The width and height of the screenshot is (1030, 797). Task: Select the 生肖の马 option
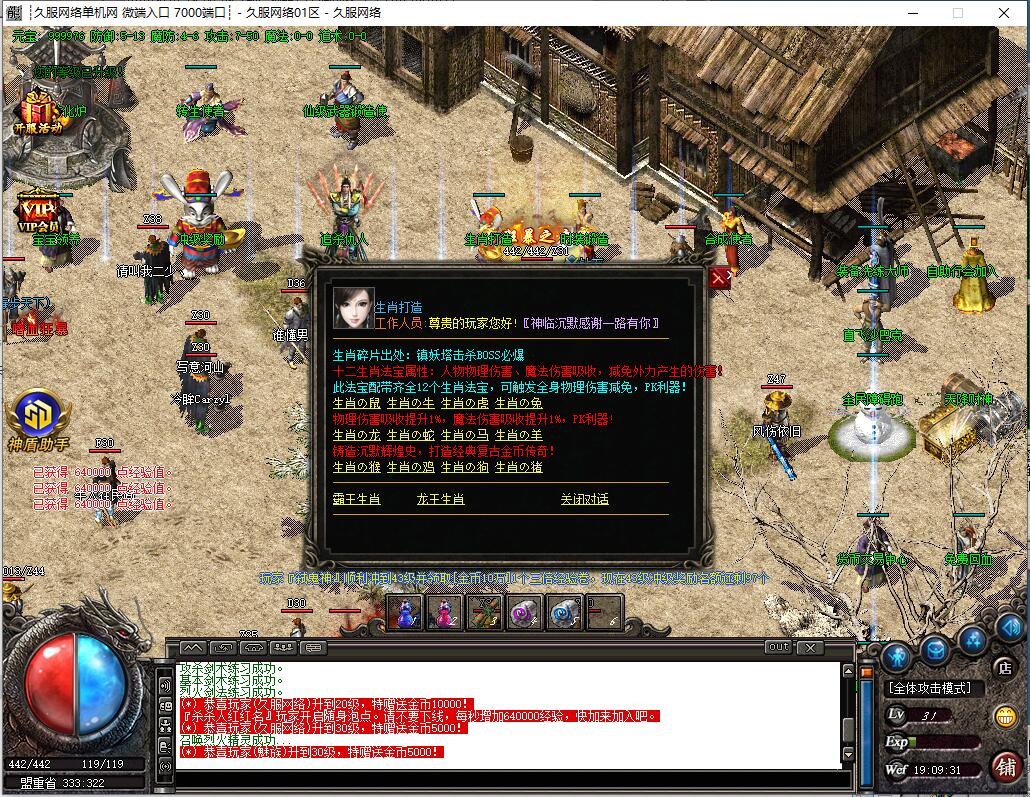[464, 435]
